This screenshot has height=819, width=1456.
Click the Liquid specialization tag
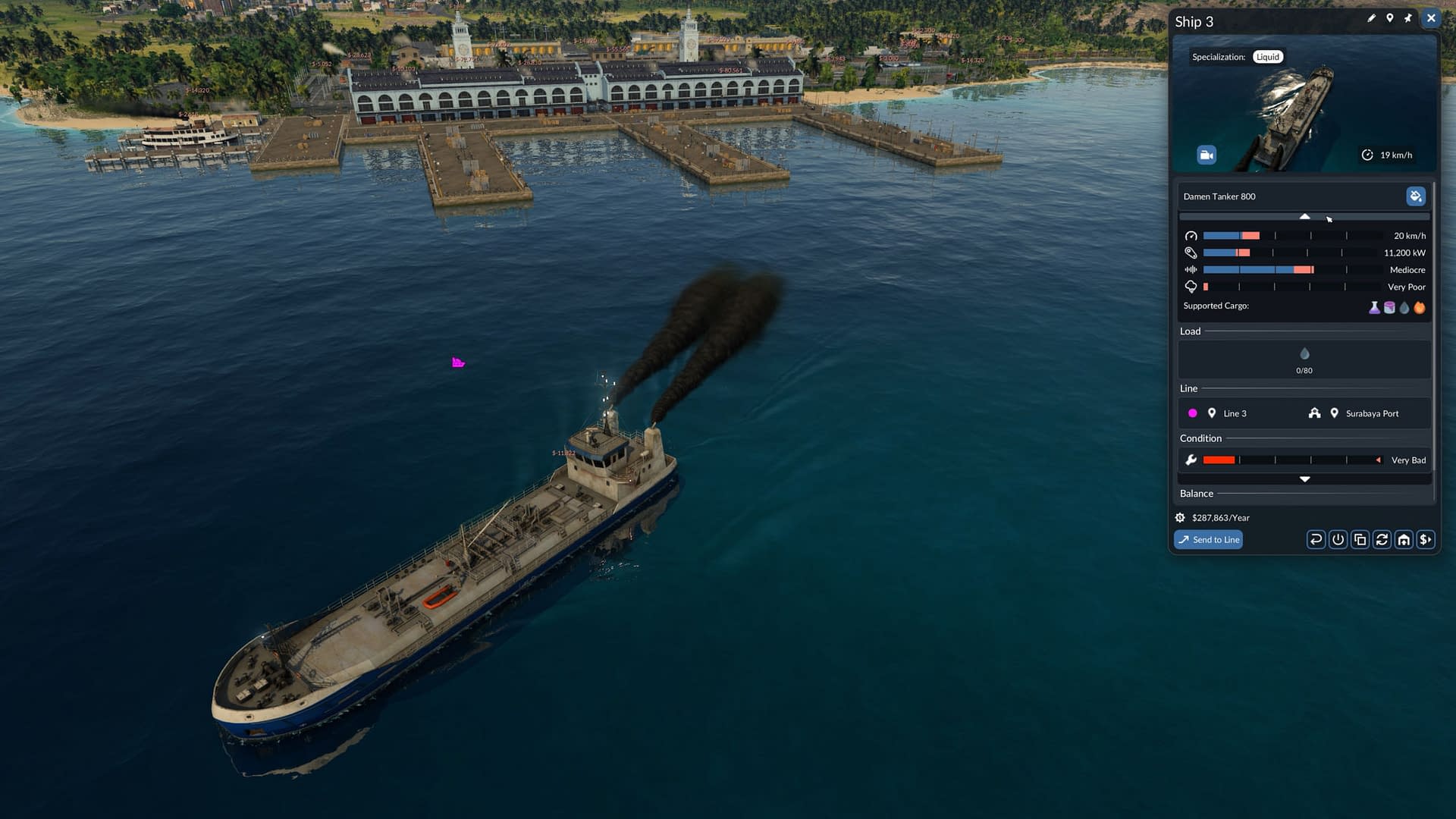click(x=1267, y=57)
